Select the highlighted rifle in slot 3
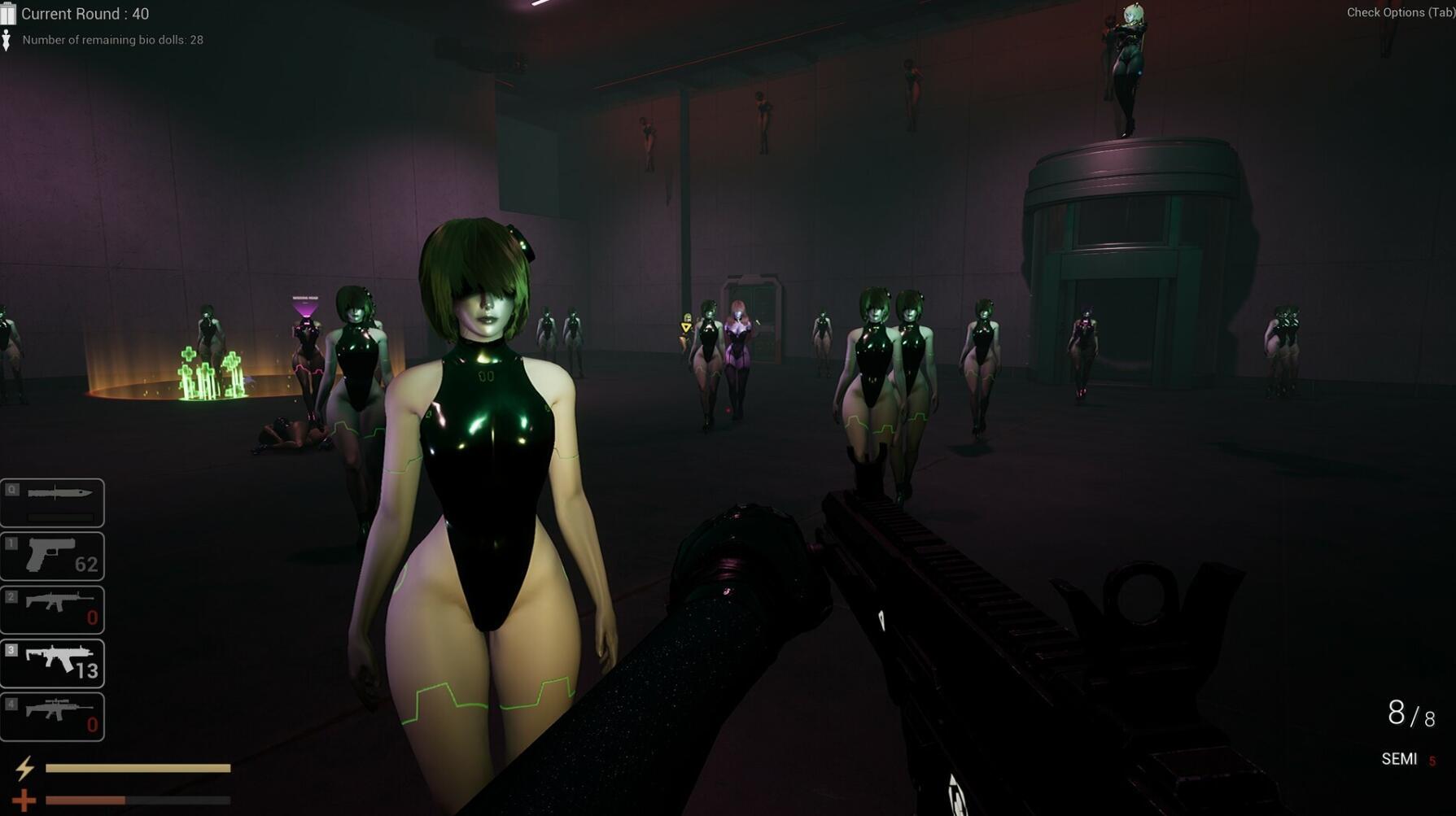 (52, 663)
